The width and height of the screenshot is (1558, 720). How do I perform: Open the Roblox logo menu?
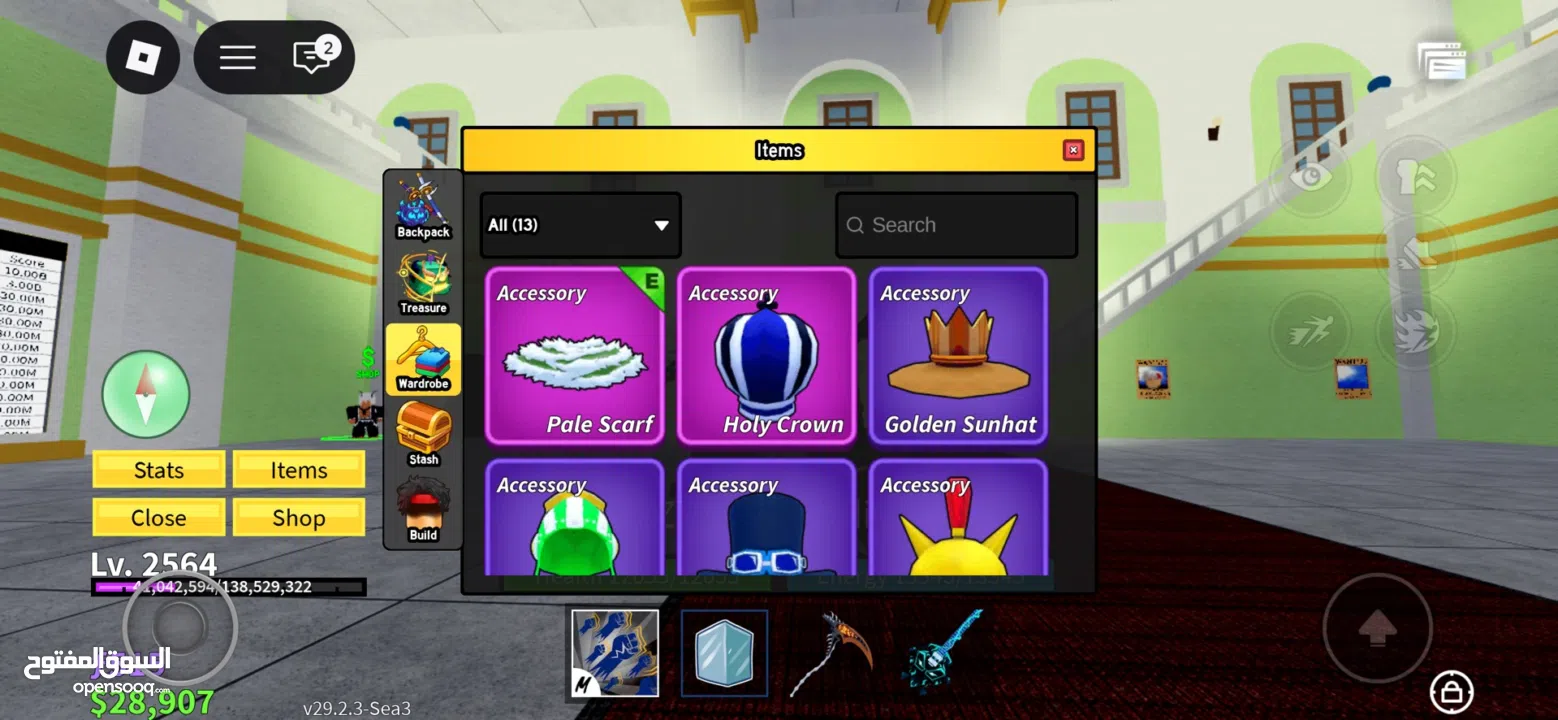click(x=143, y=58)
